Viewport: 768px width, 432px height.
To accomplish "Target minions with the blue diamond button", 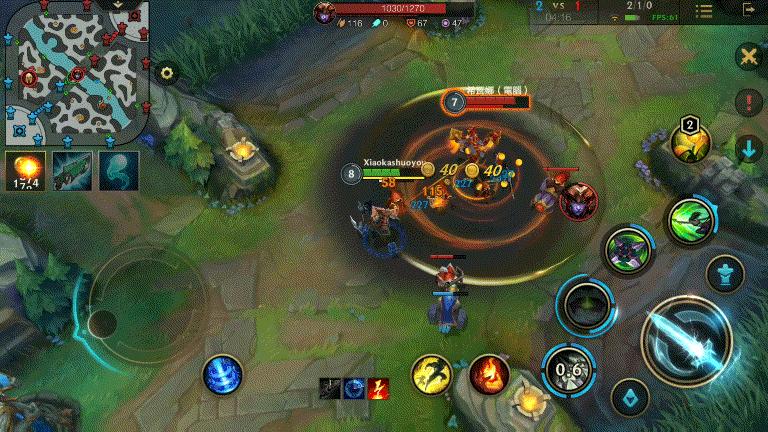I will pyautogui.click(x=630, y=398).
